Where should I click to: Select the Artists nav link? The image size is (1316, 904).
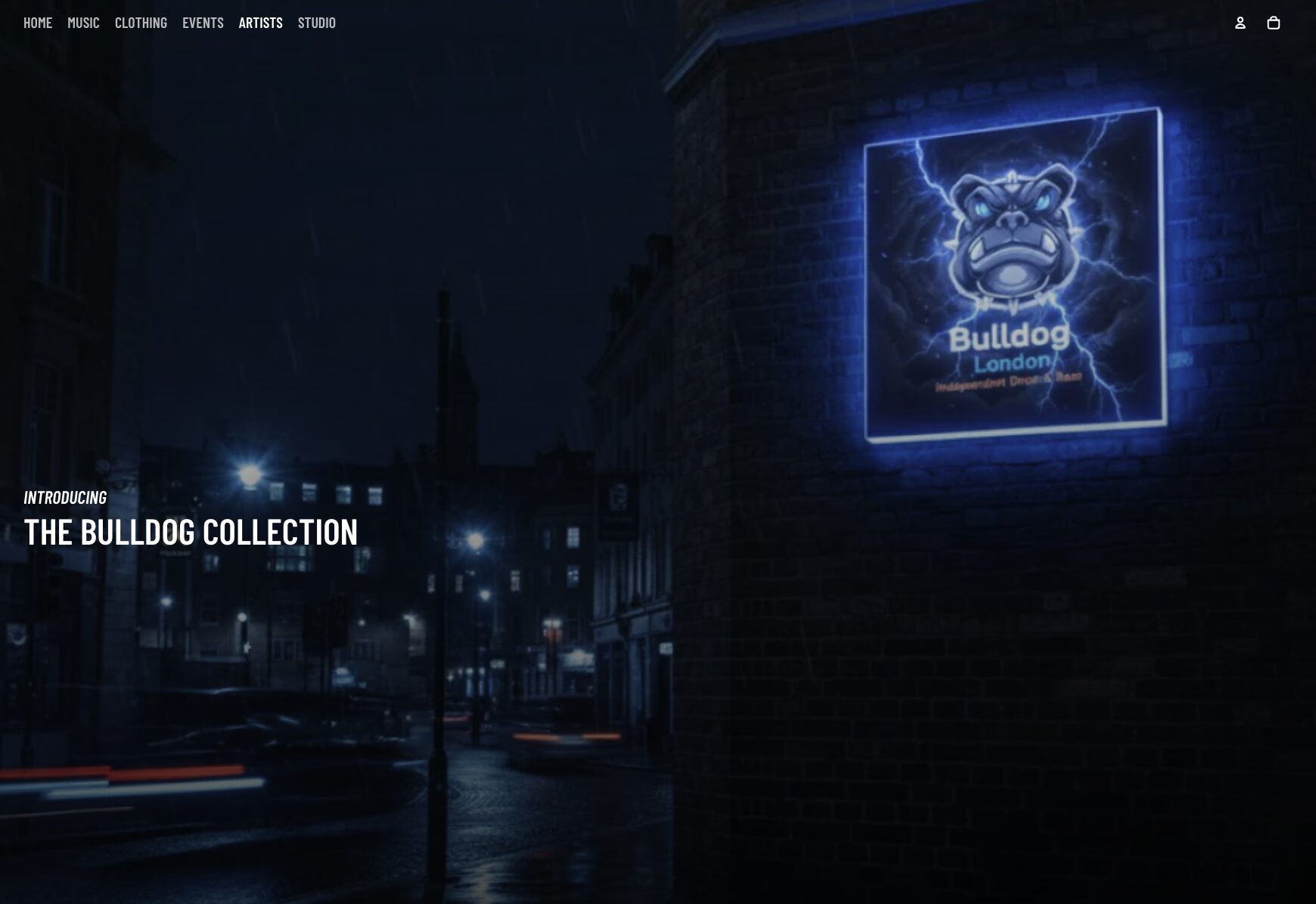[x=260, y=23]
